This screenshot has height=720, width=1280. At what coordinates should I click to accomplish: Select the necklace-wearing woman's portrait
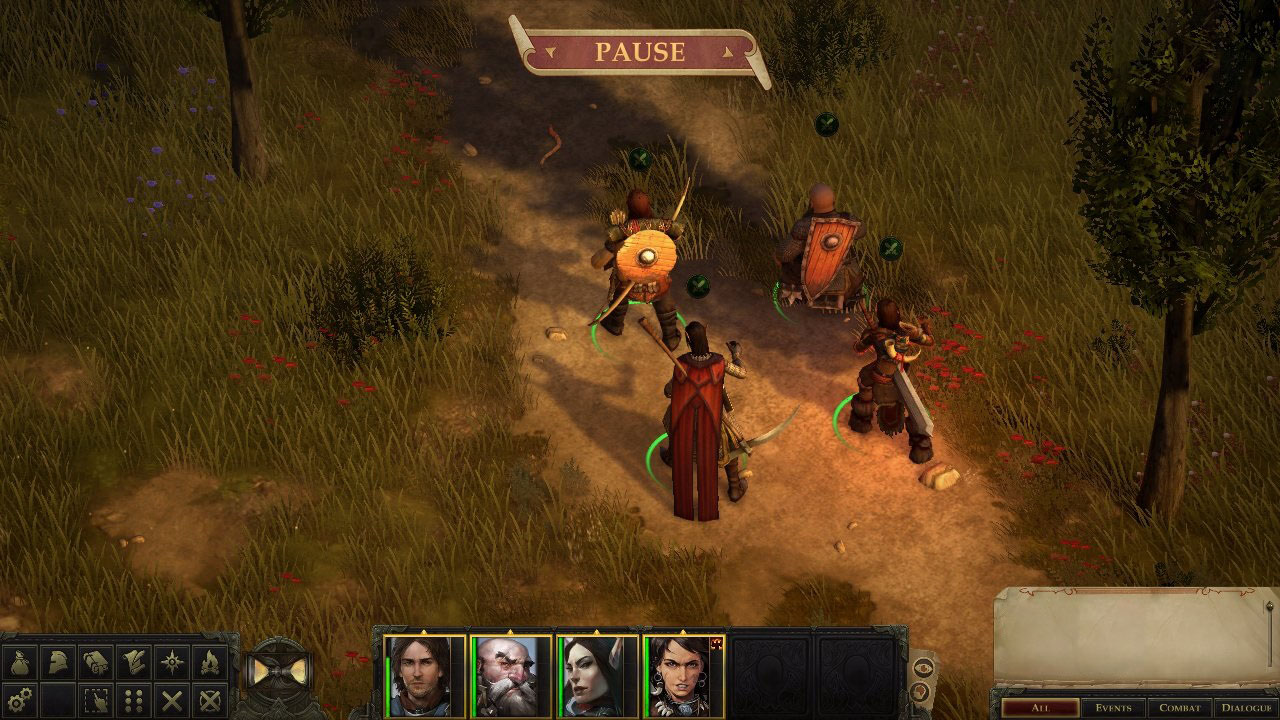[x=683, y=676]
